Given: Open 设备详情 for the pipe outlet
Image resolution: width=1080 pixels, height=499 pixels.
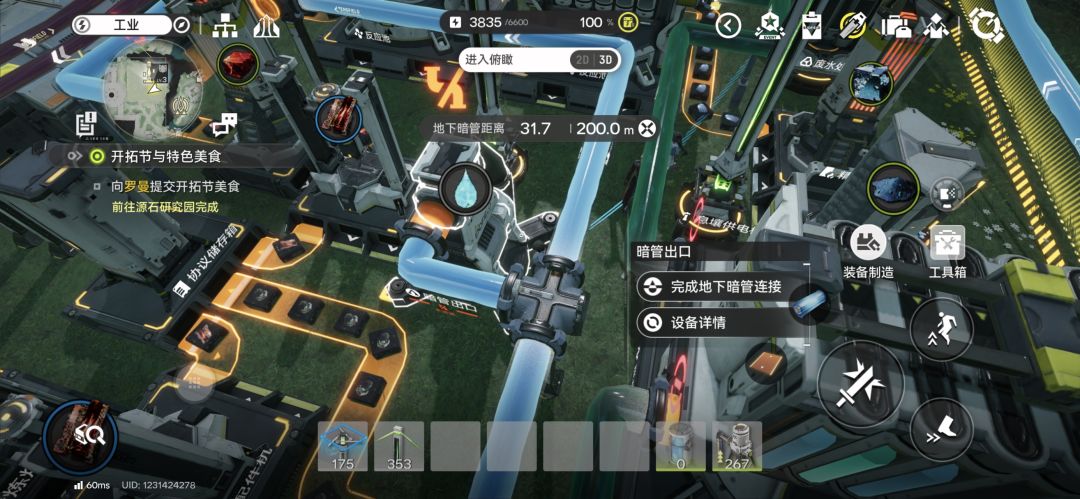Looking at the screenshot, I should [698, 323].
